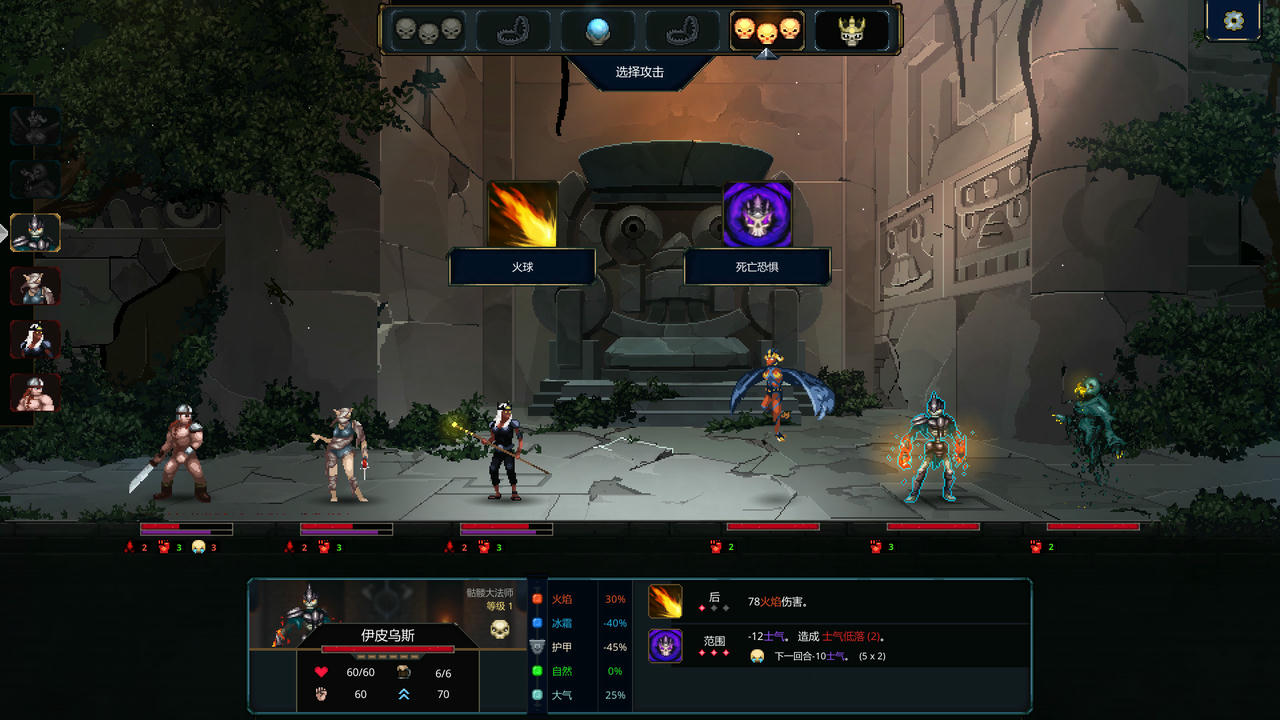Viewport: 1280px width, 720px height.
Task: Open the settings gear menu
Action: [1233, 21]
